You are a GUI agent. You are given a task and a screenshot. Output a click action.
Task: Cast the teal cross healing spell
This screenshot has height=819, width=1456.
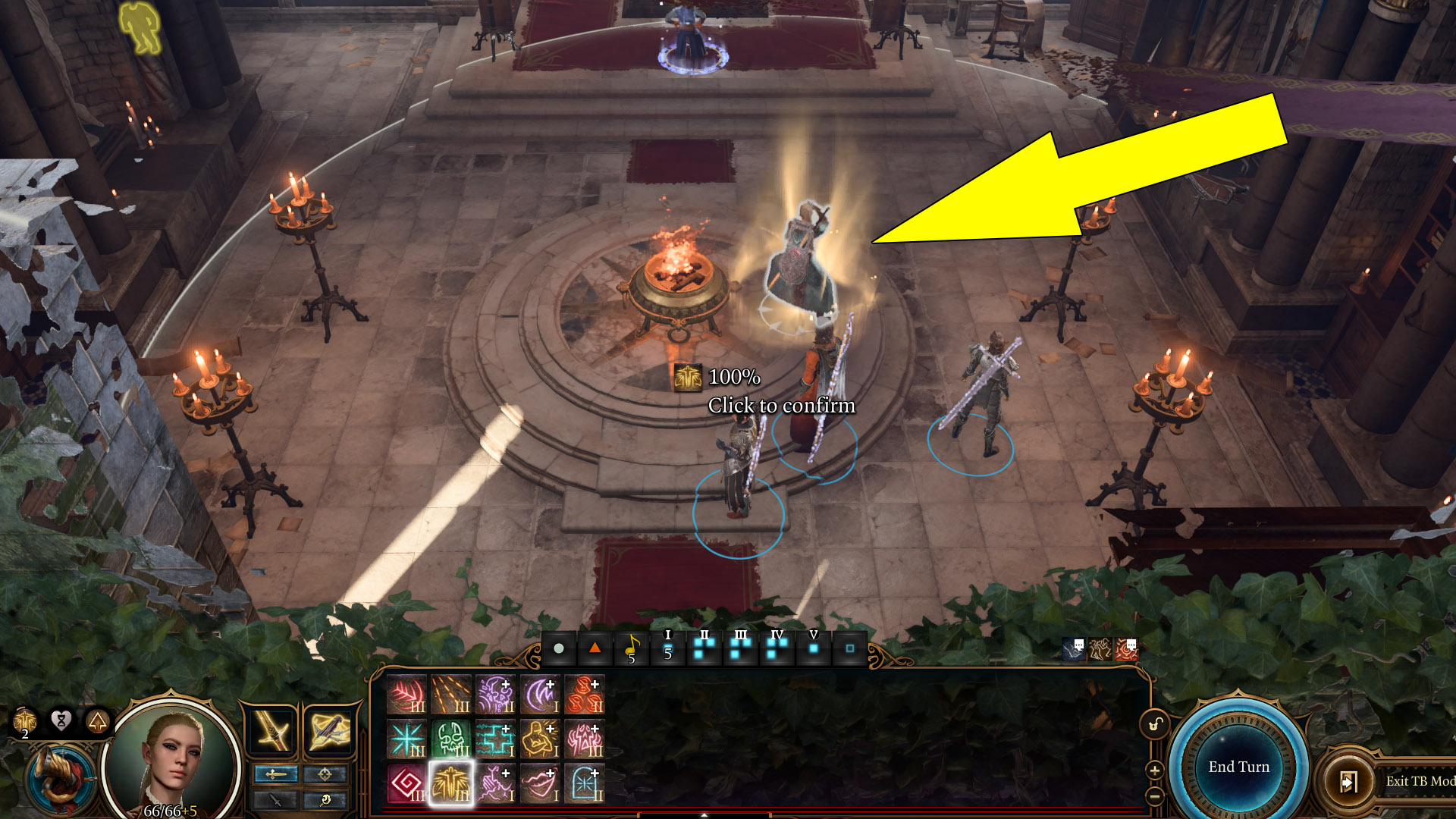click(x=495, y=739)
